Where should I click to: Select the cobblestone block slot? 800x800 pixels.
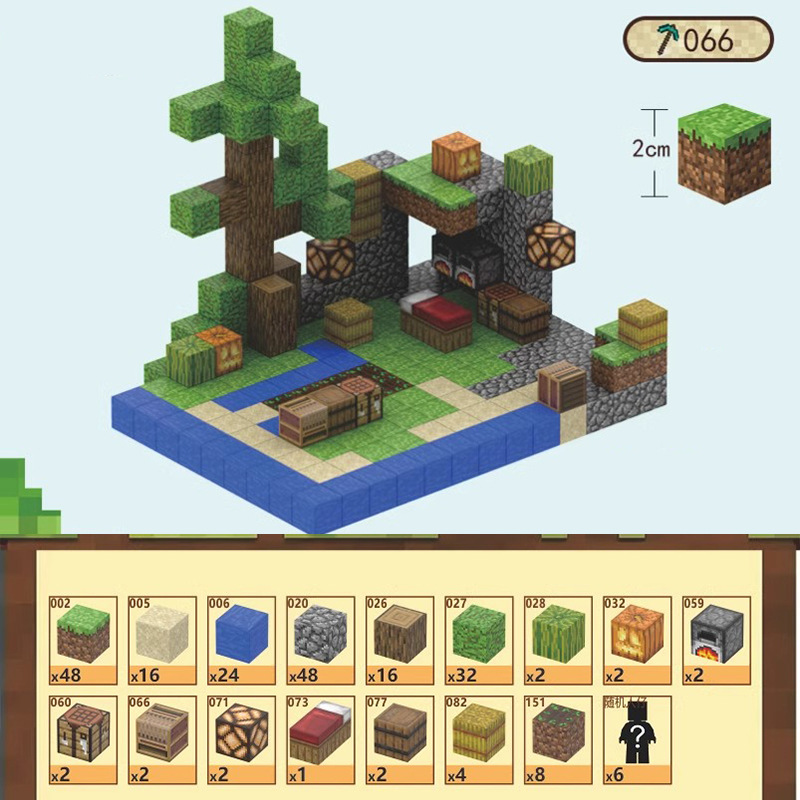(319, 640)
